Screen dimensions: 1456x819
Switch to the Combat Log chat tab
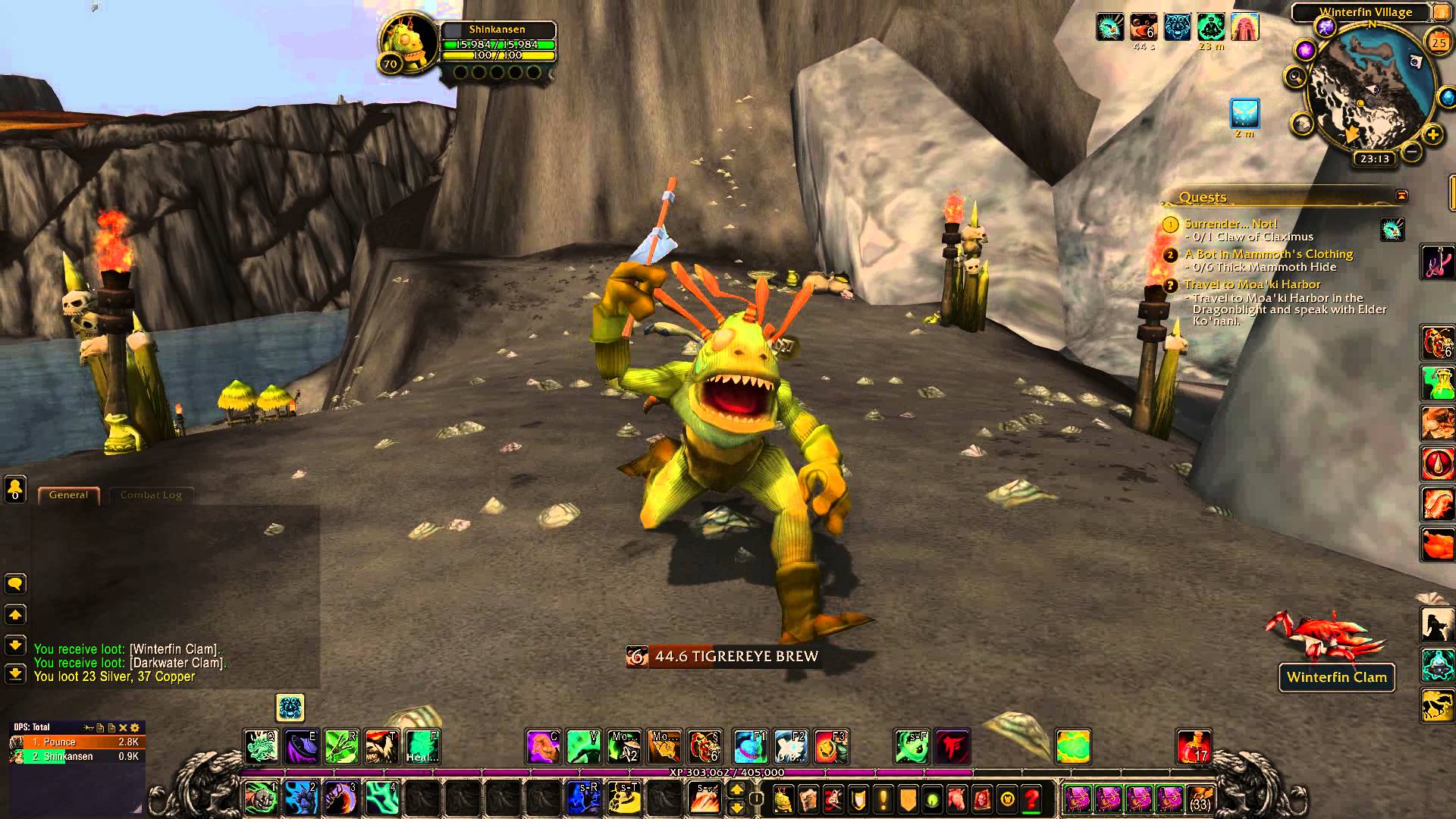tap(151, 495)
